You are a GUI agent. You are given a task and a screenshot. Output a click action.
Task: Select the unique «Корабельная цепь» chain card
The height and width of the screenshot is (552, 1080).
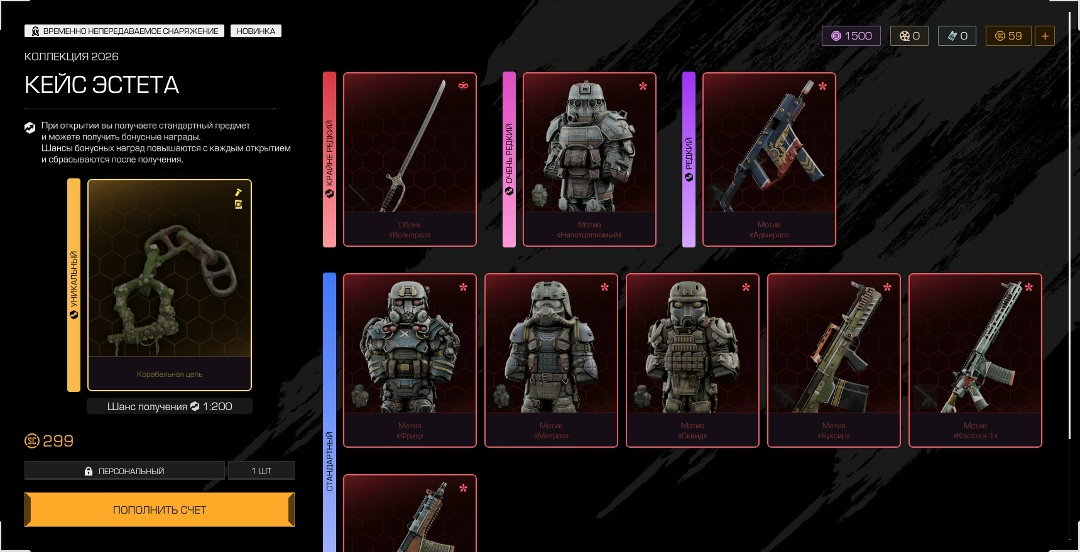click(x=169, y=284)
